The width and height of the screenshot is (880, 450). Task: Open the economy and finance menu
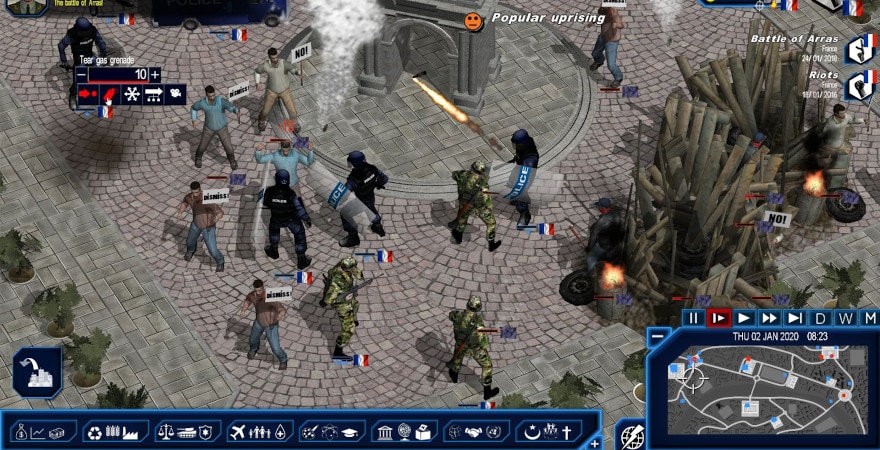[43, 432]
